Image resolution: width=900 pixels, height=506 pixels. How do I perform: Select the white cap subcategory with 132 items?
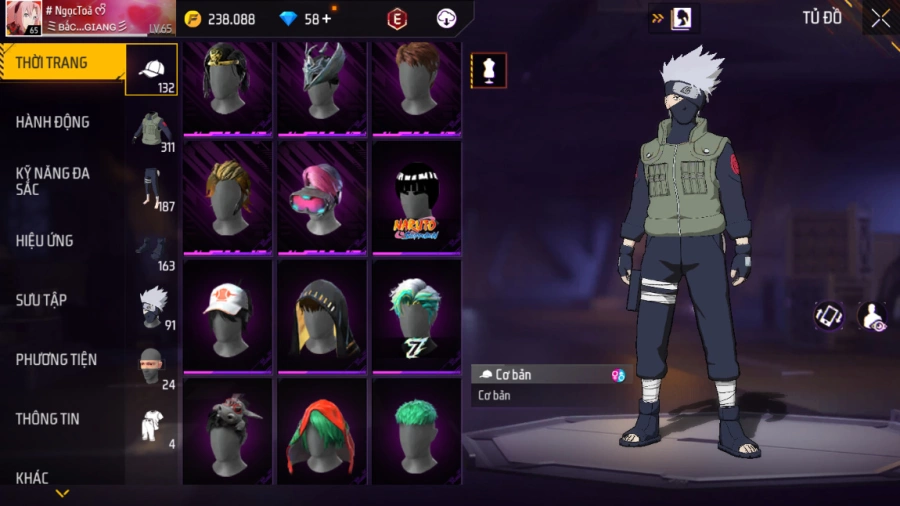point(152,69)
